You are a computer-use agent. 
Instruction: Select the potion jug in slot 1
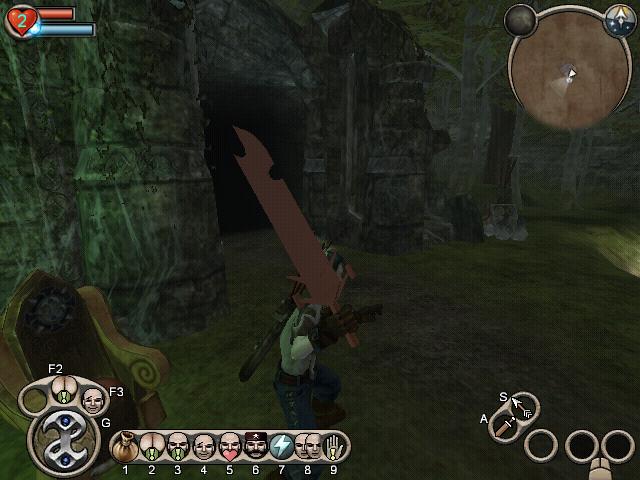(127, 444)
